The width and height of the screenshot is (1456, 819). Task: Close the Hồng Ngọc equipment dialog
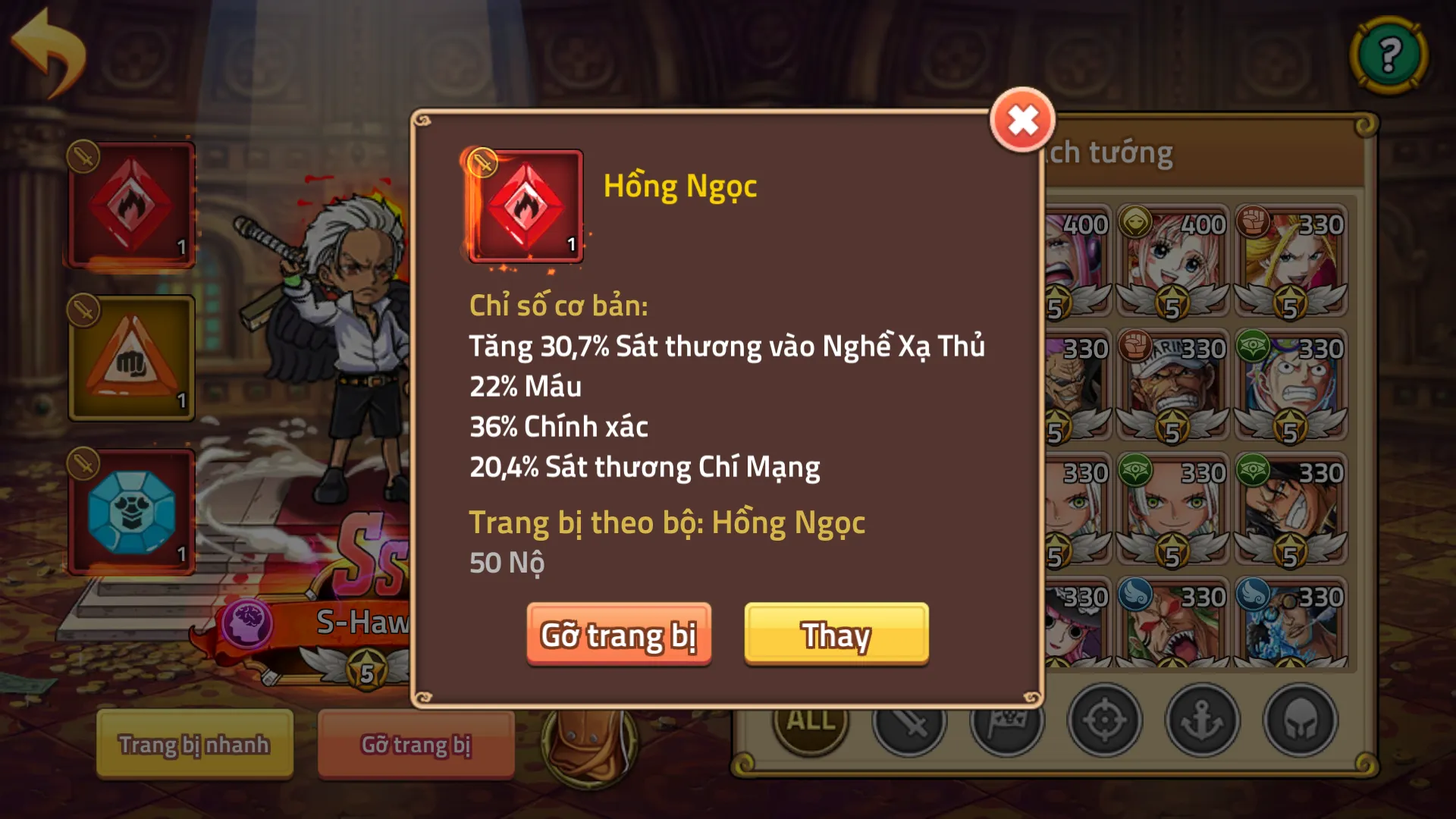click(x=1022, y=118)
